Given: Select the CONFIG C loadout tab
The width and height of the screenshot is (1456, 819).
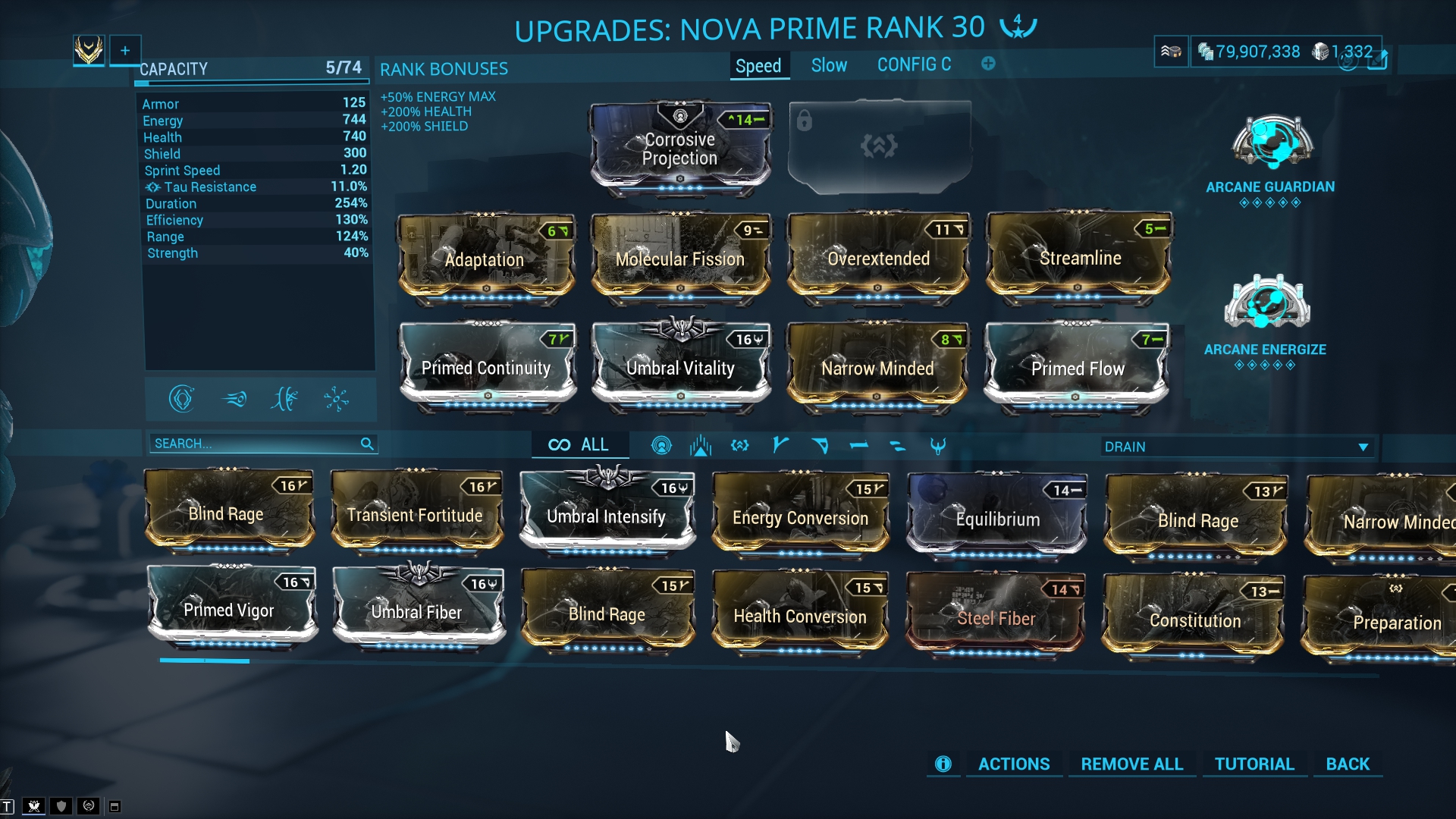Looking at the screenshot, I should click(914, 65).
